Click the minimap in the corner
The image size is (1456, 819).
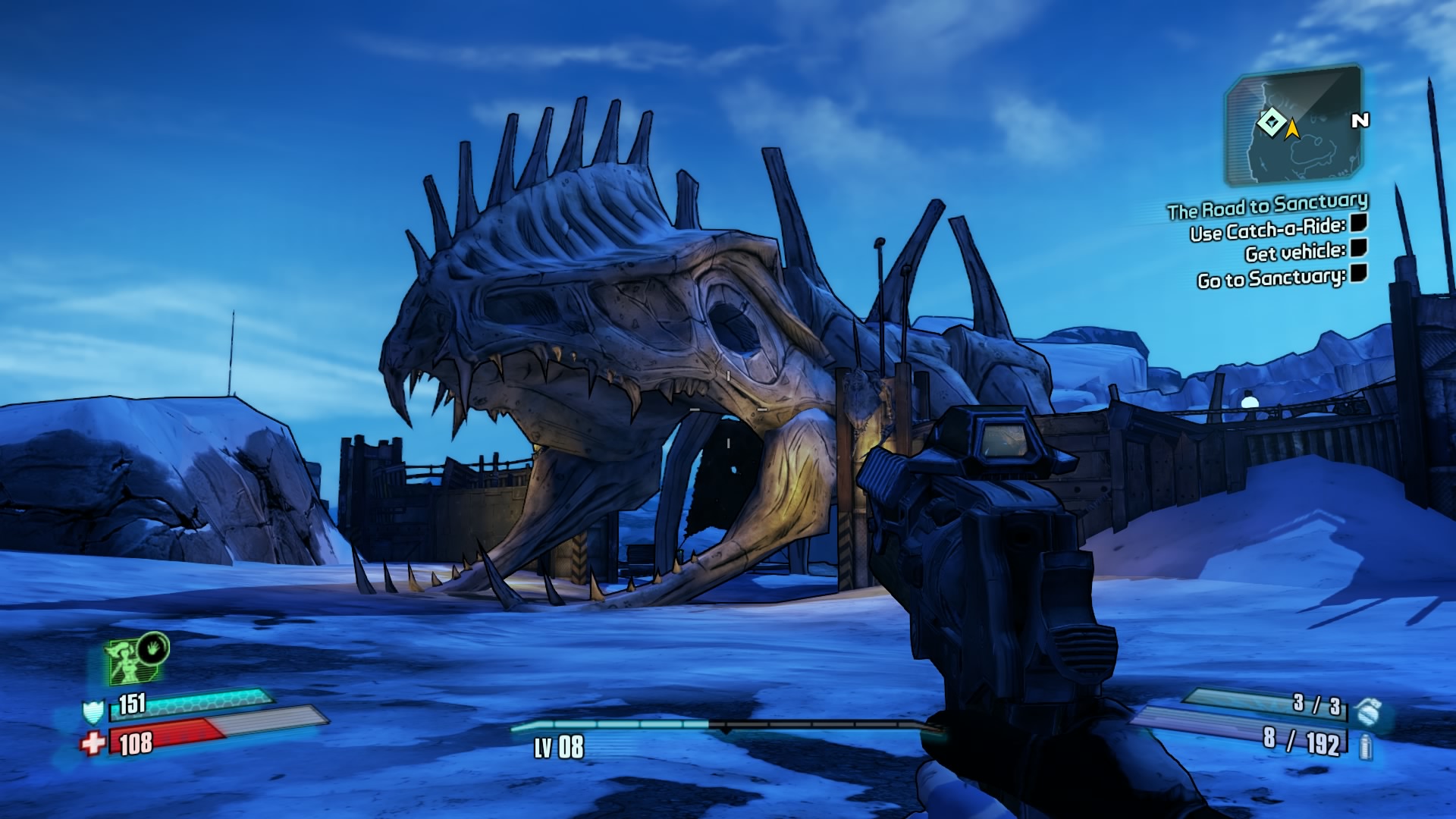pyautogui.click(x=1294, y=125)
